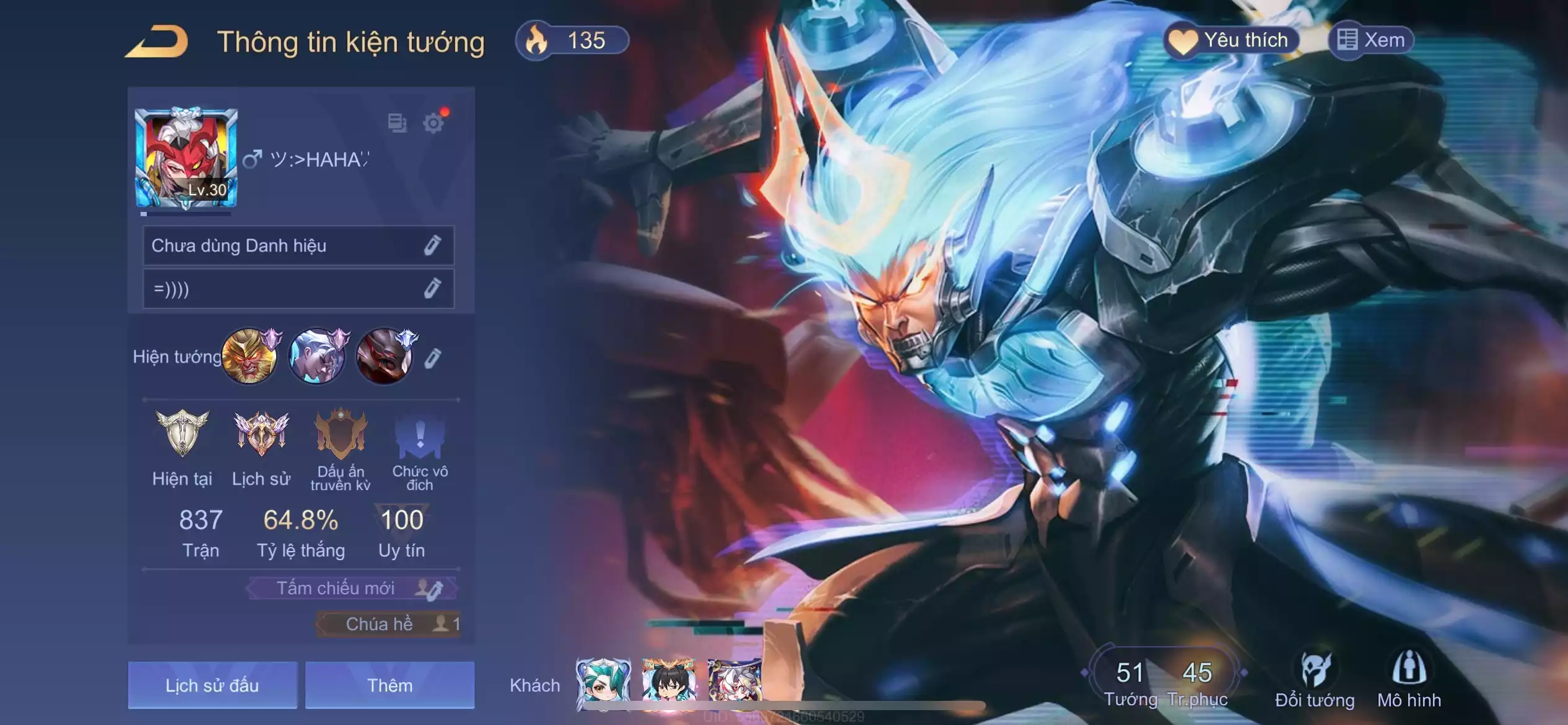Open Lịch sử đấu match history
The image size is (1568, 725).
[212, 685]
